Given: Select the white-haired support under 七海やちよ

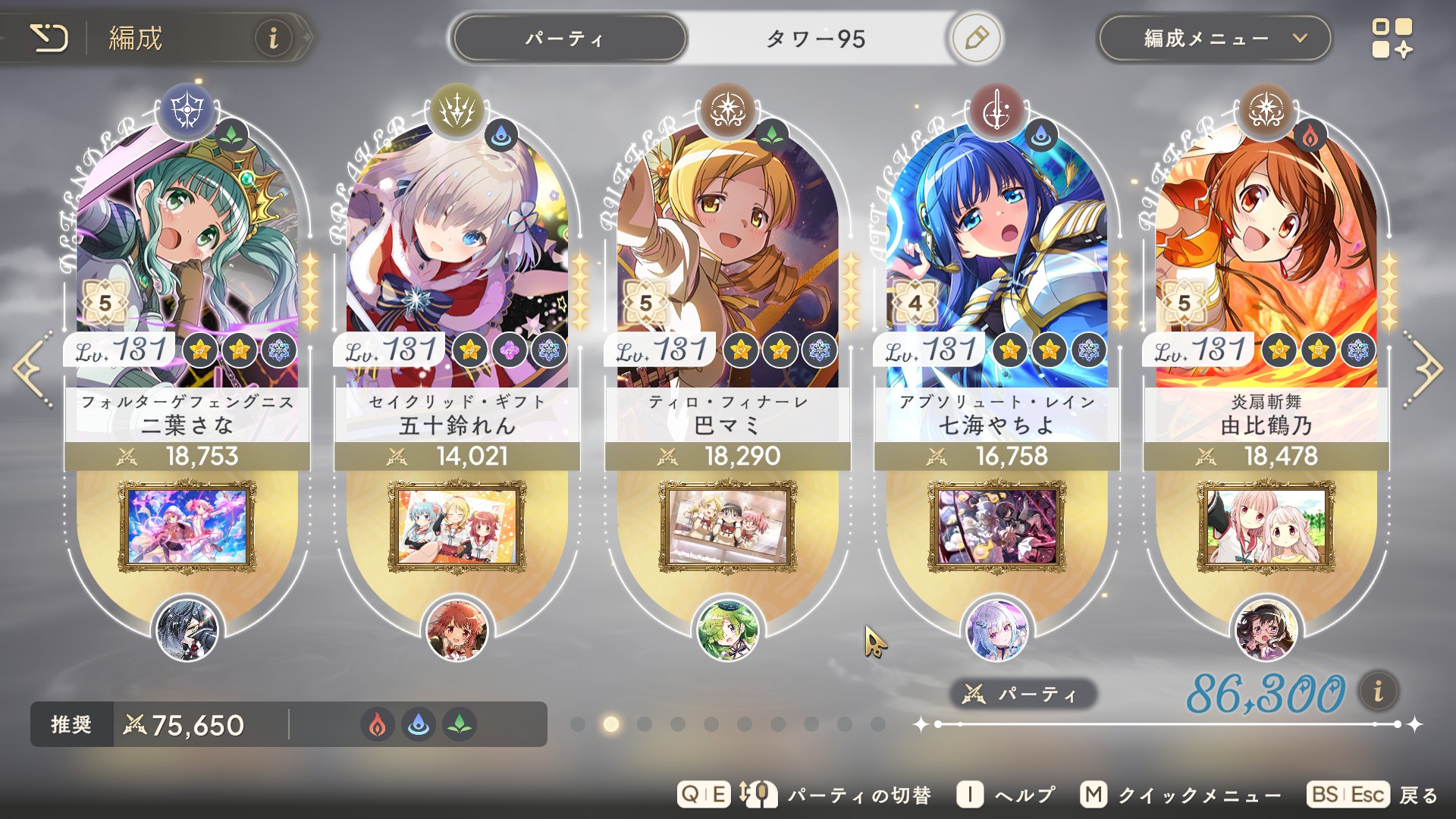Looking at the screenshot, I should 996,630.
